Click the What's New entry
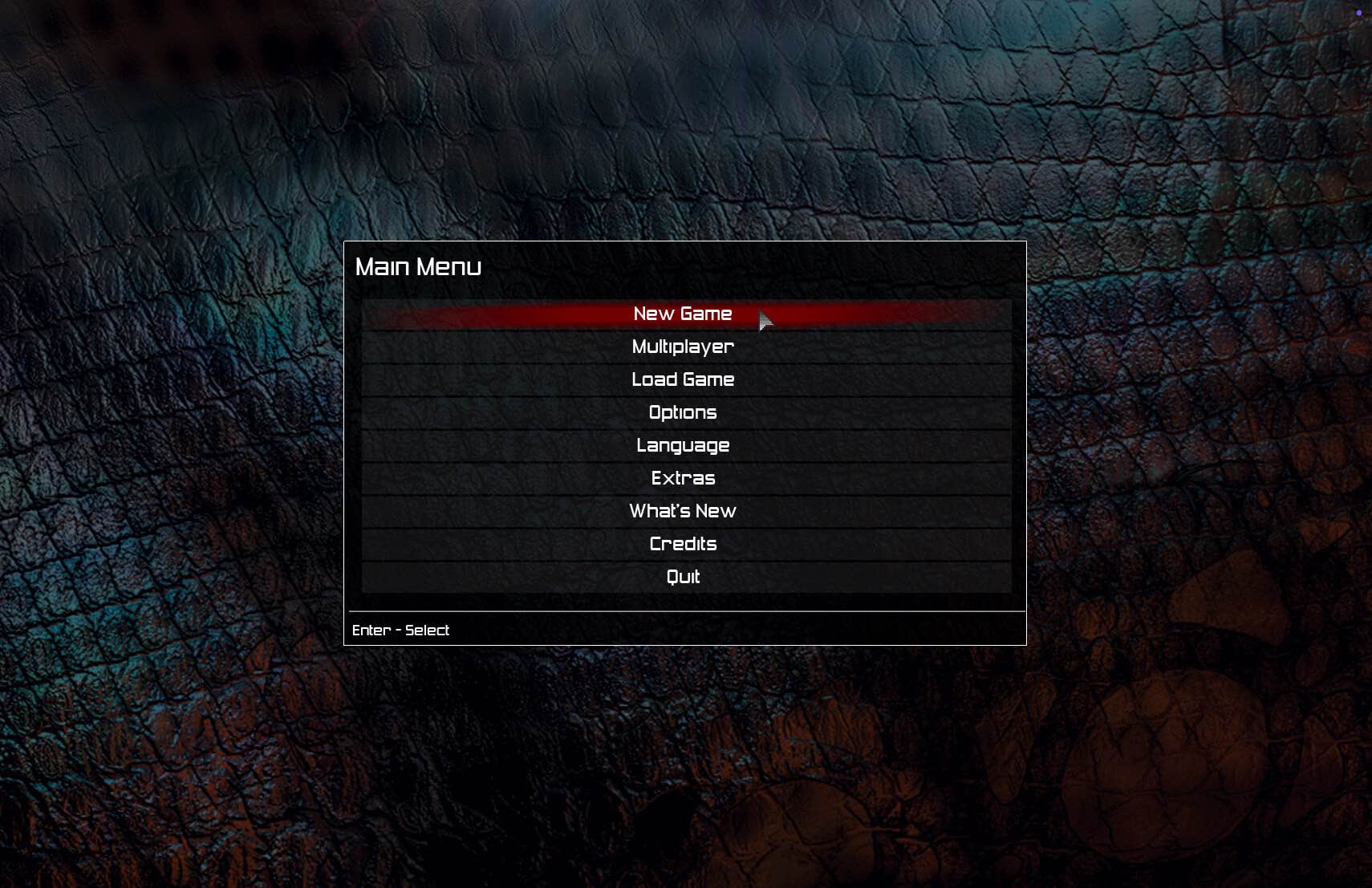1372x888 pixels. tap(683, 511)
